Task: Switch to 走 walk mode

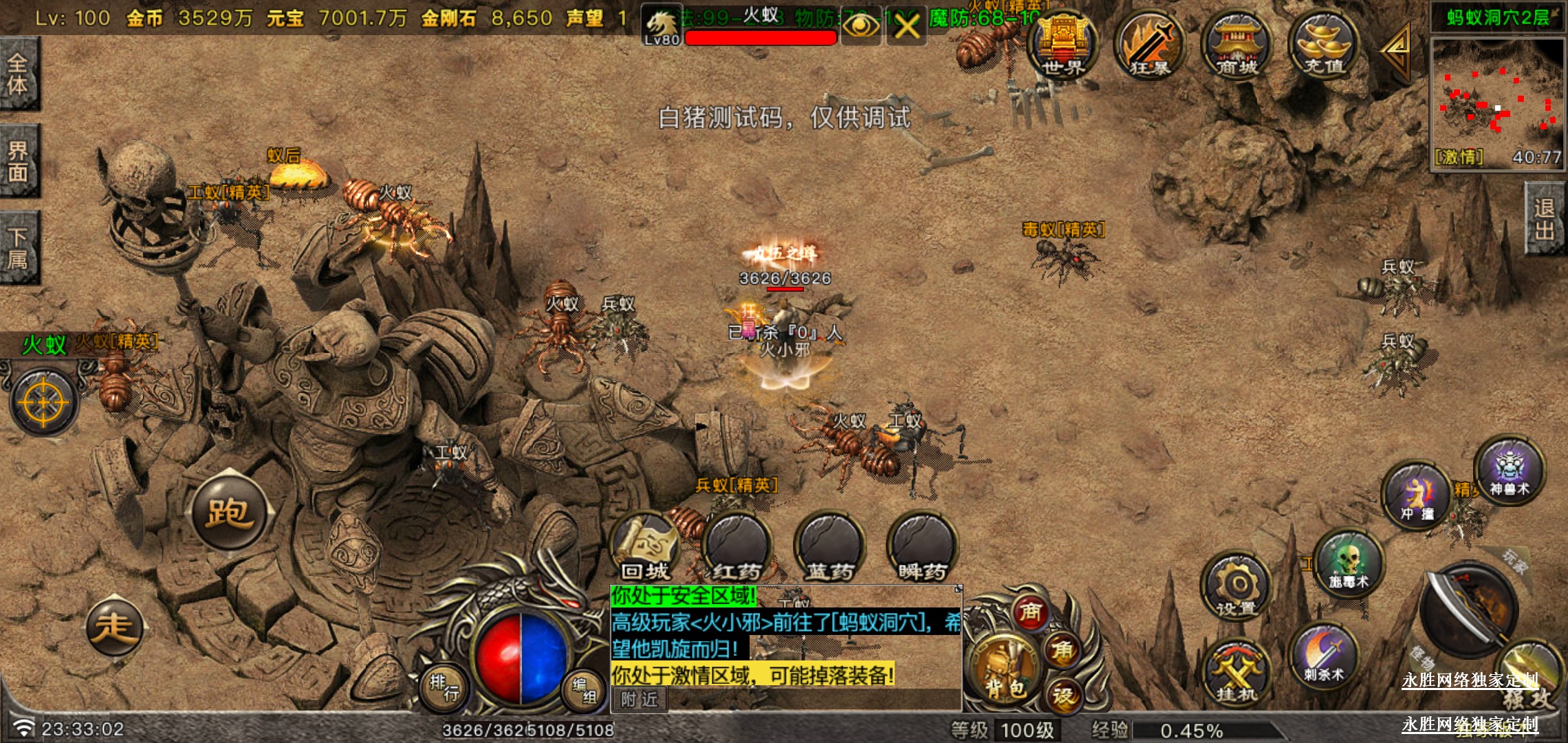Action: coord(114,627)
